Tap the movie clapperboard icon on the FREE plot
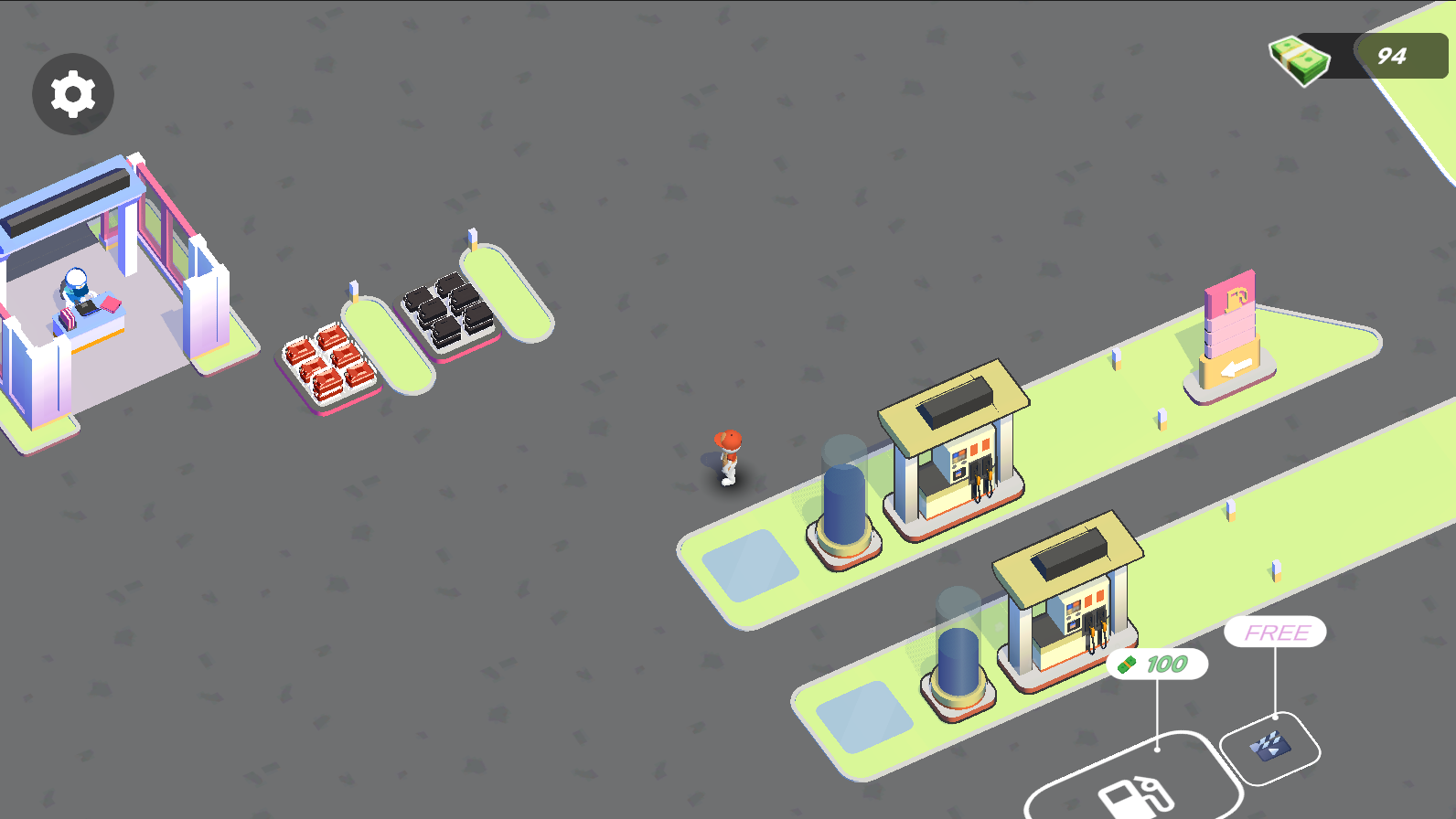 [x=1271, y=748]
